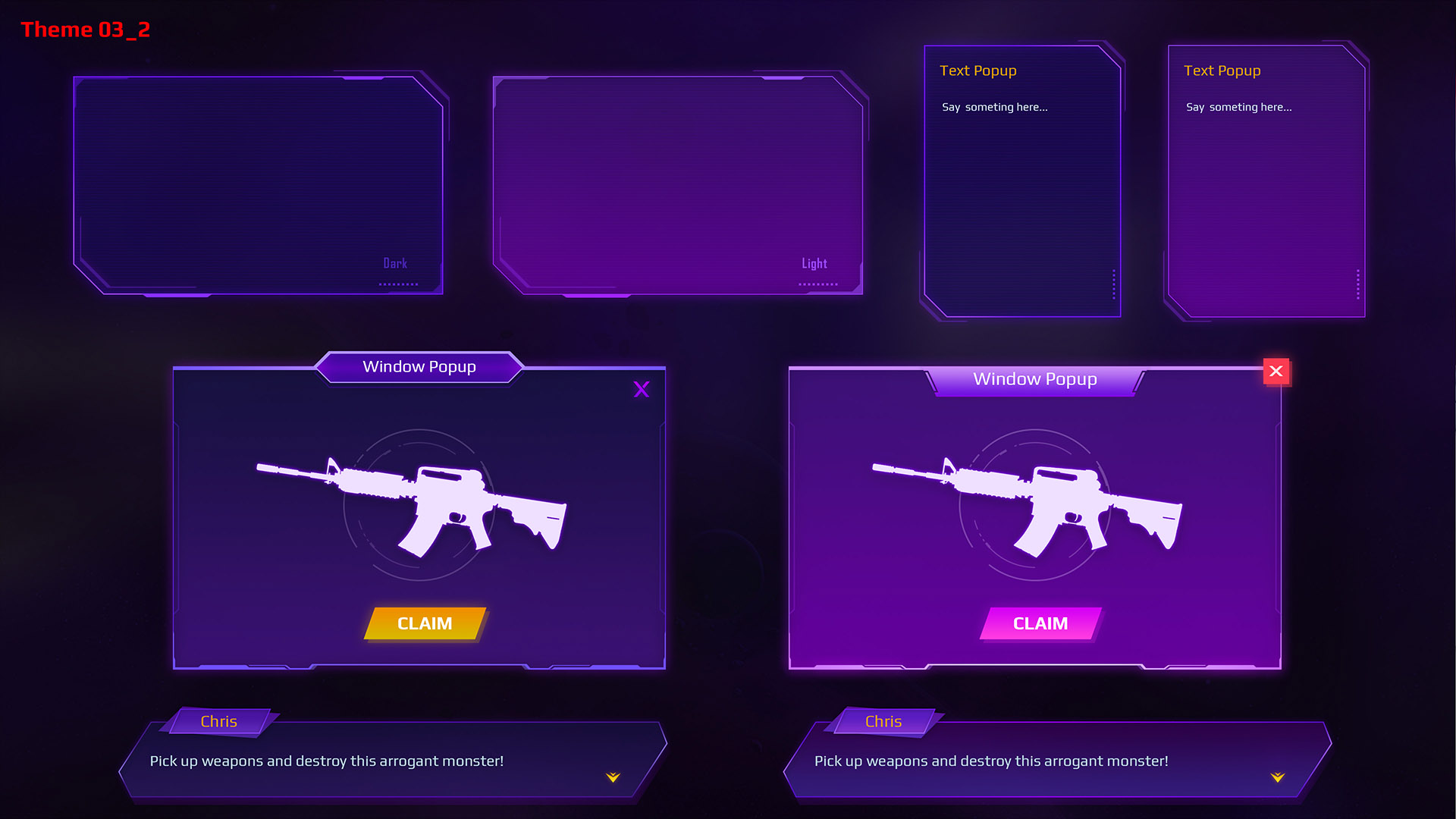Image resolution: width=1456 pixels, height=819 pixels.
Task: Click the yellow double-chevron icon in Chris's right dialog bar
Action: tap(1277, 777)
